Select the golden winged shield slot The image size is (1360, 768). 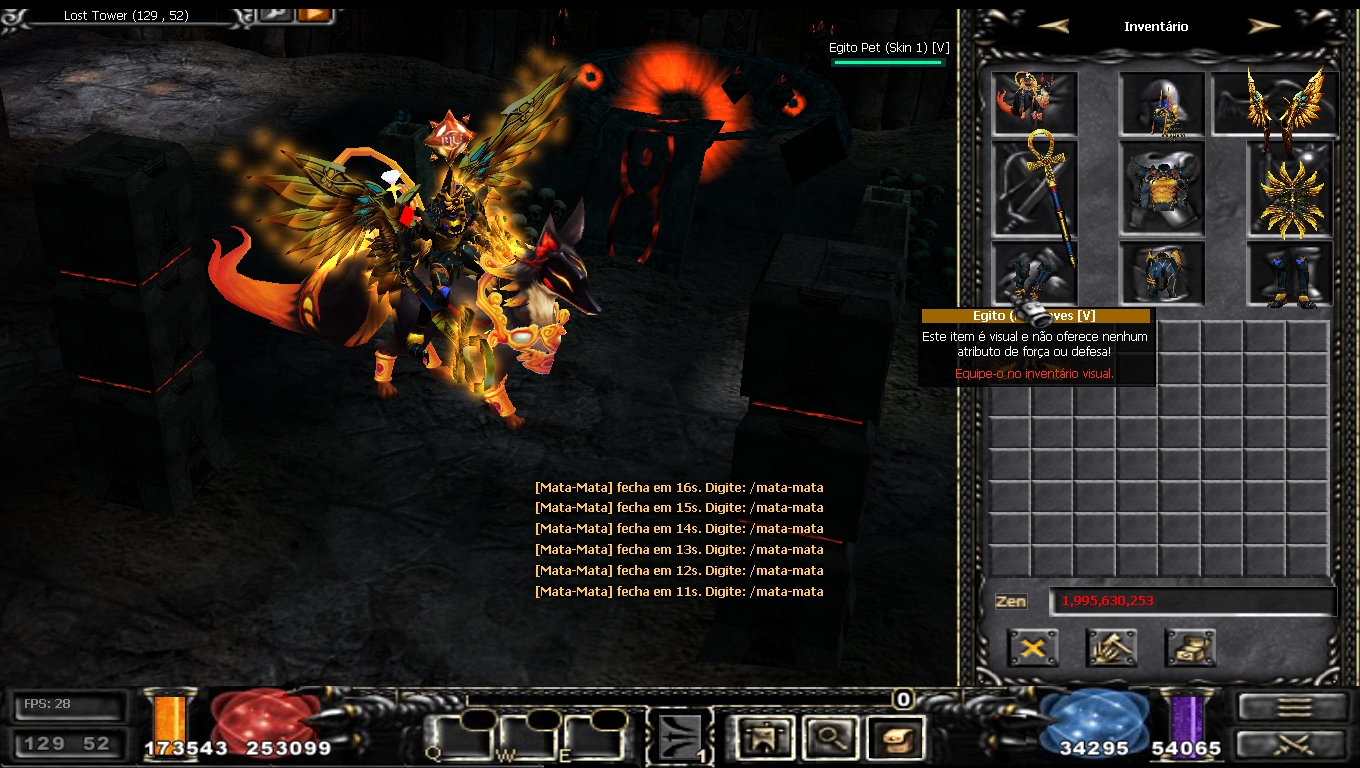pyautogui.click(x=1290, y=188)
